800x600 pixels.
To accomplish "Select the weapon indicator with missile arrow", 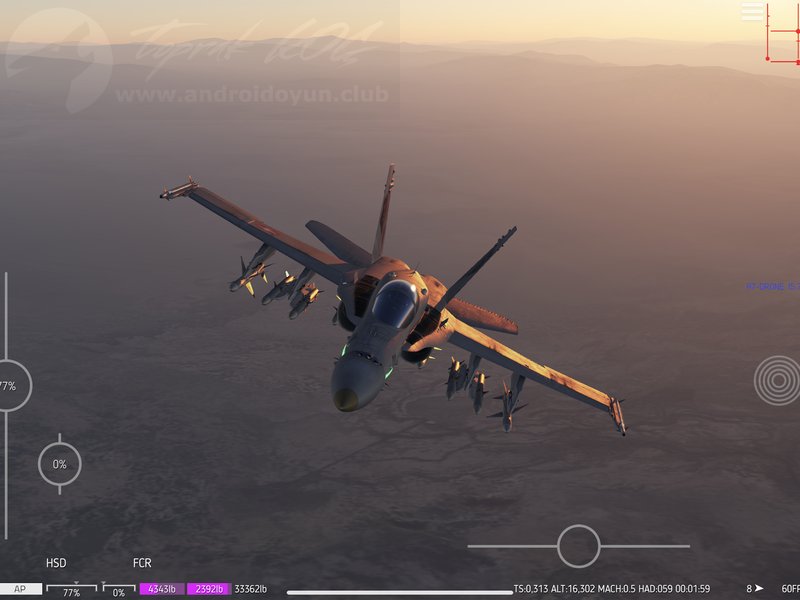I will [x=755, y=589].
